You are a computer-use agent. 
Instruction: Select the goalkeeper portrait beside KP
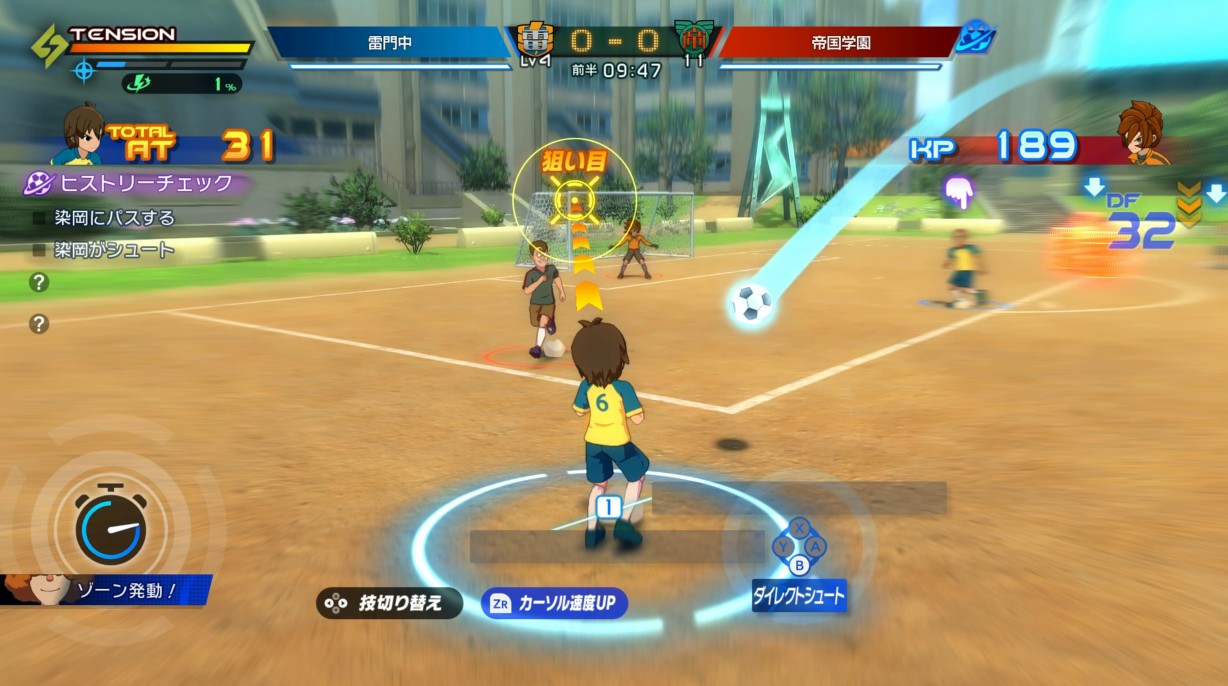(1143, 134)
